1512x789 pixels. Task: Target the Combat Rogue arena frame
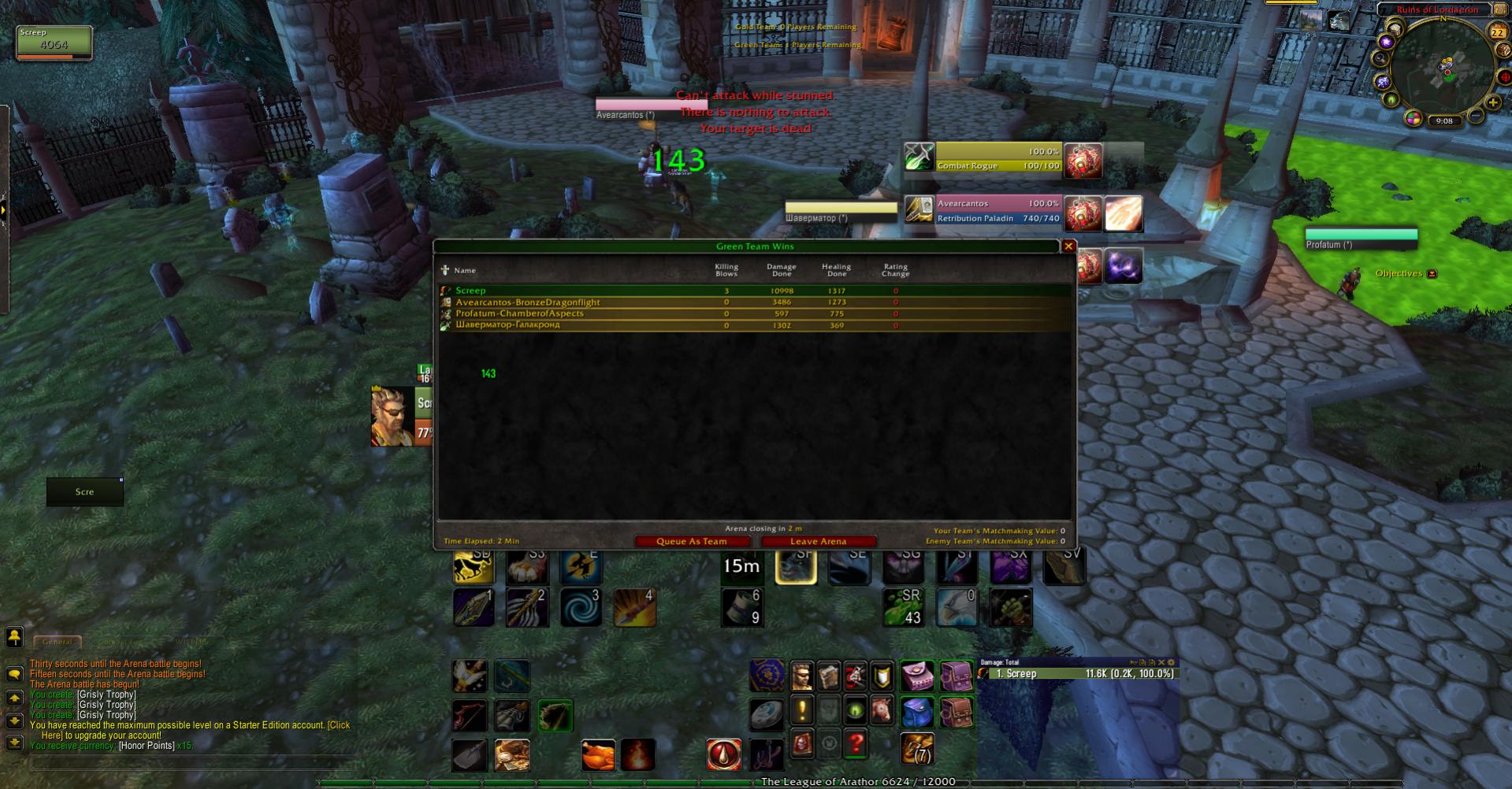997,158
